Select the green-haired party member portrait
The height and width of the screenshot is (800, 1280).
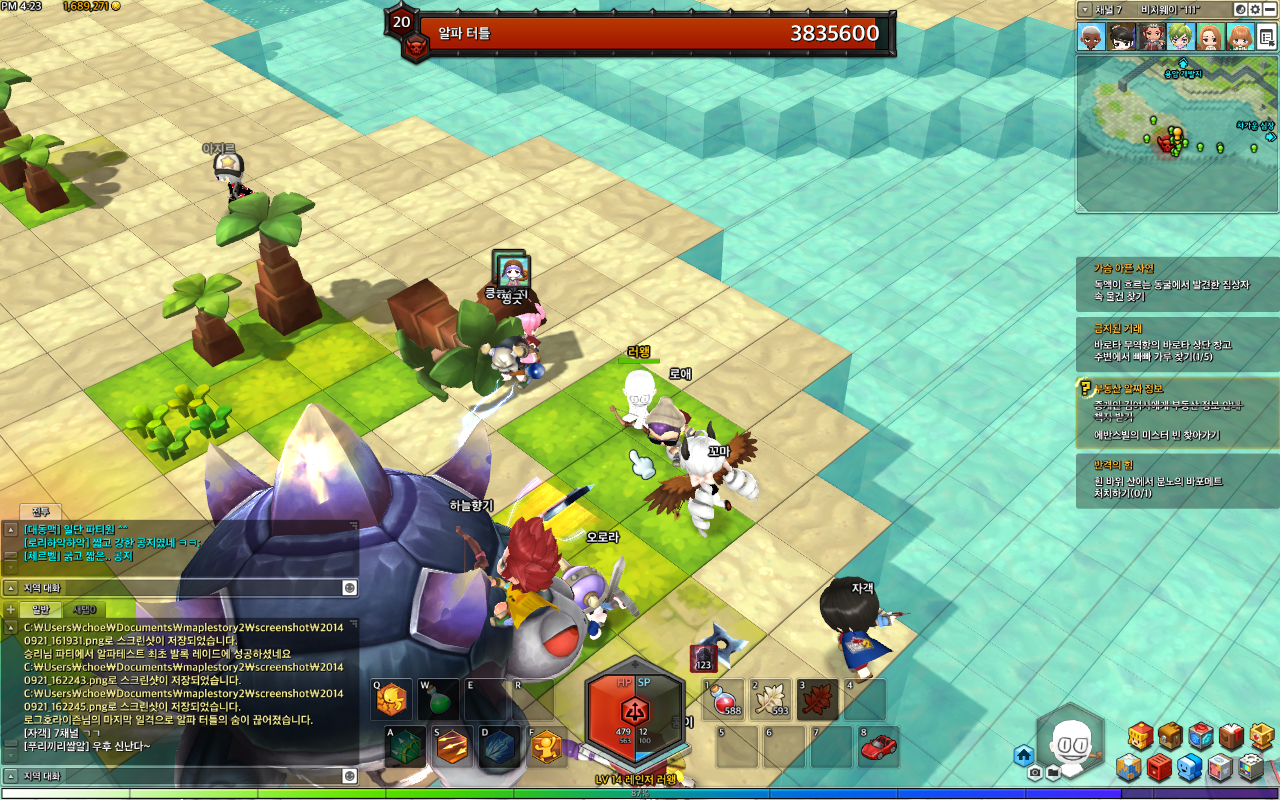pyautogui.click(x=1181, y=37)
